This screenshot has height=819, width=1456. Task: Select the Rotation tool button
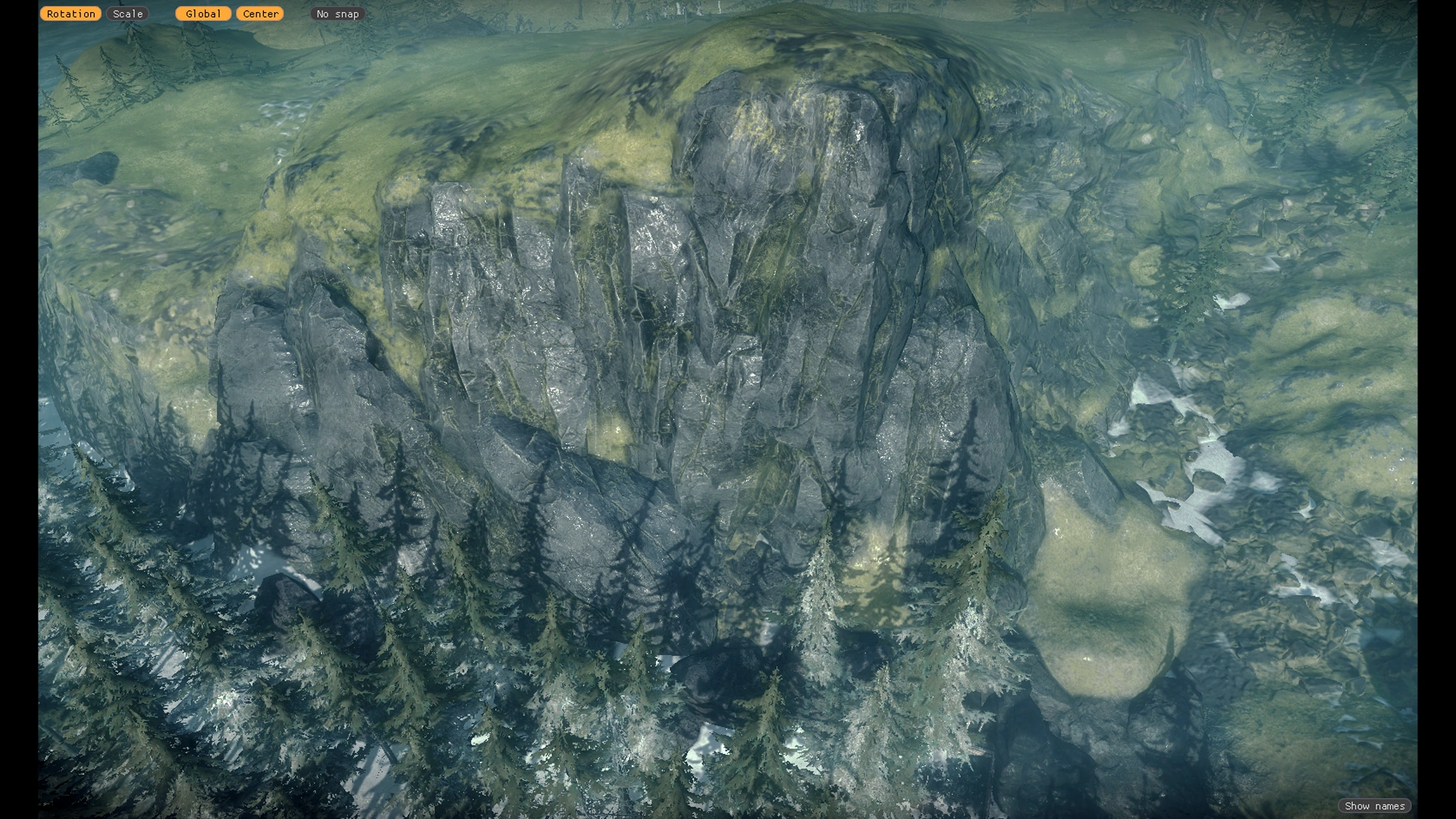point(71,14)
